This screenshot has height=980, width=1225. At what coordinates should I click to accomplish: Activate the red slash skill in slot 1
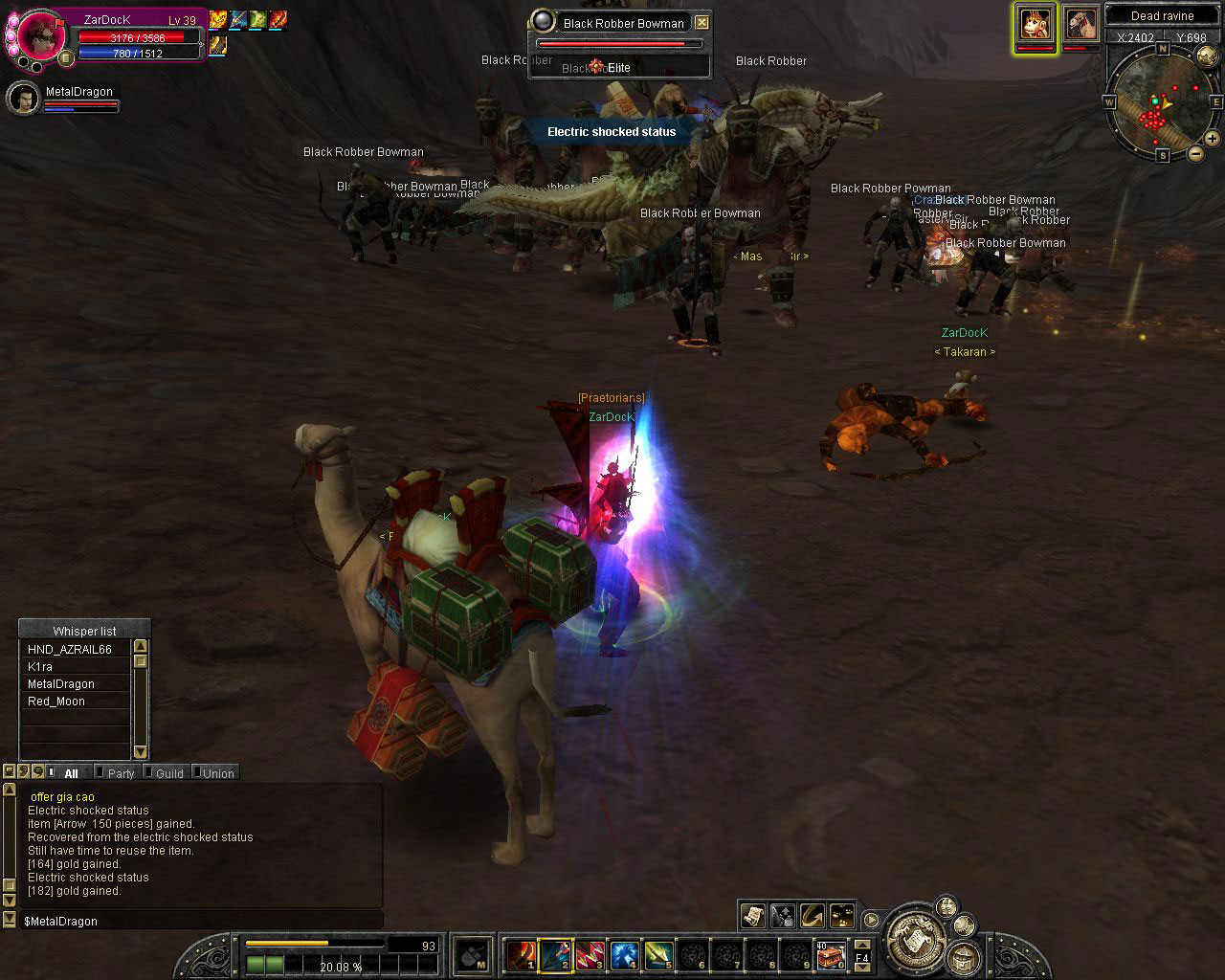point(522,954)
